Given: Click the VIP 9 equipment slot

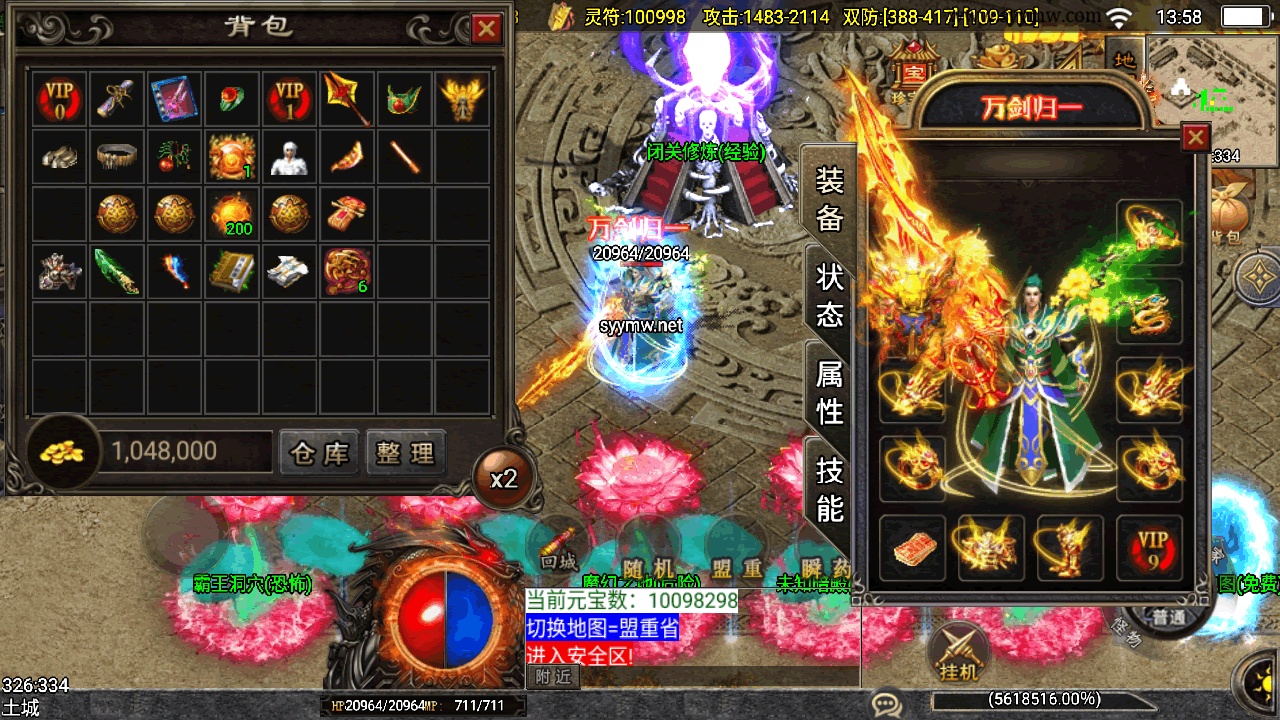Looking at the screenshot, I should [1150, 548].
